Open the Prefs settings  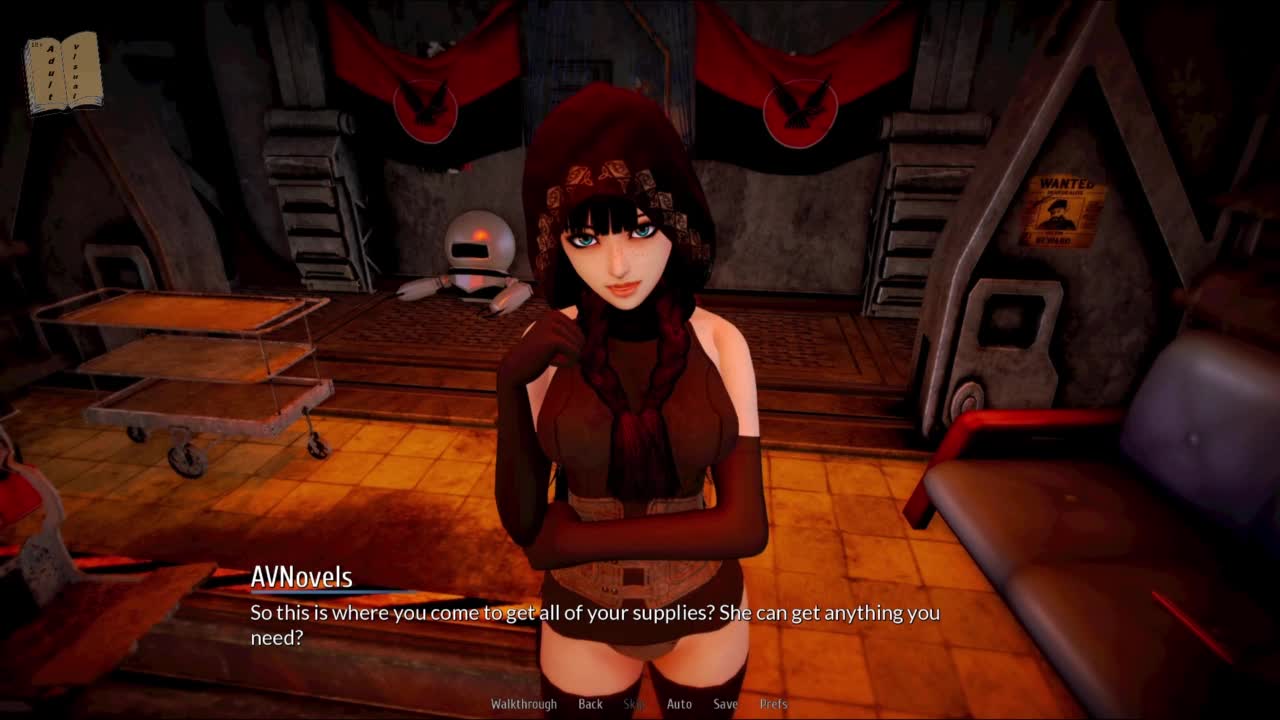(773, 704)
